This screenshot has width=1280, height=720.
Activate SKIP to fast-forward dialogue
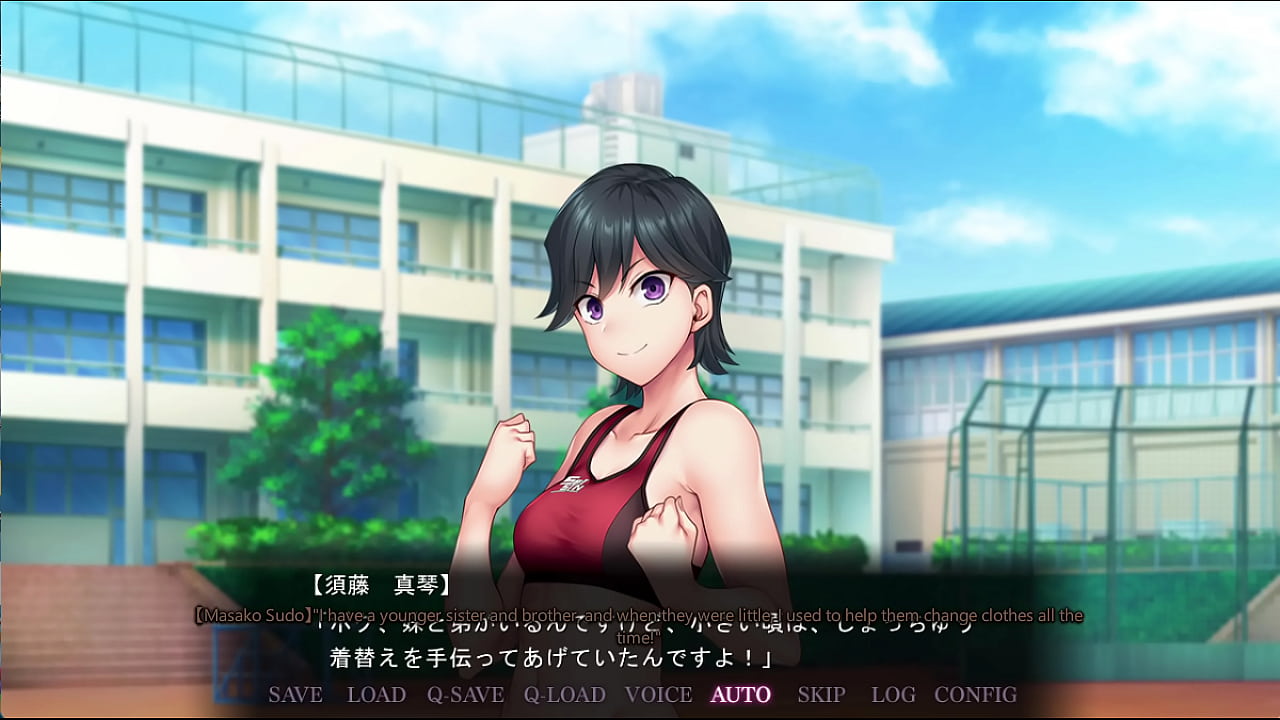[821, 694]
